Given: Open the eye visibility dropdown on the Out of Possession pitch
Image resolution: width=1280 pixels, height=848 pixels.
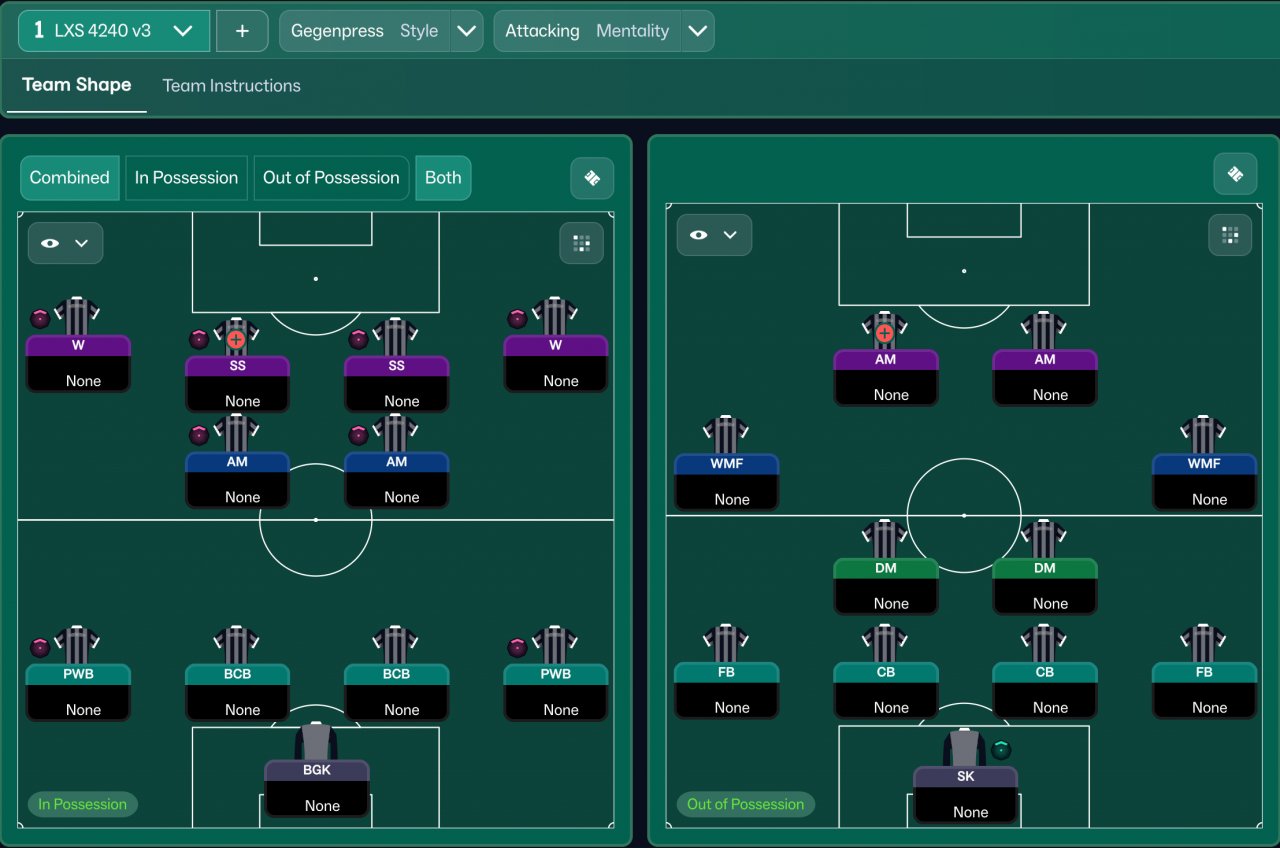Looking at the screenshot, I should 714,235.
